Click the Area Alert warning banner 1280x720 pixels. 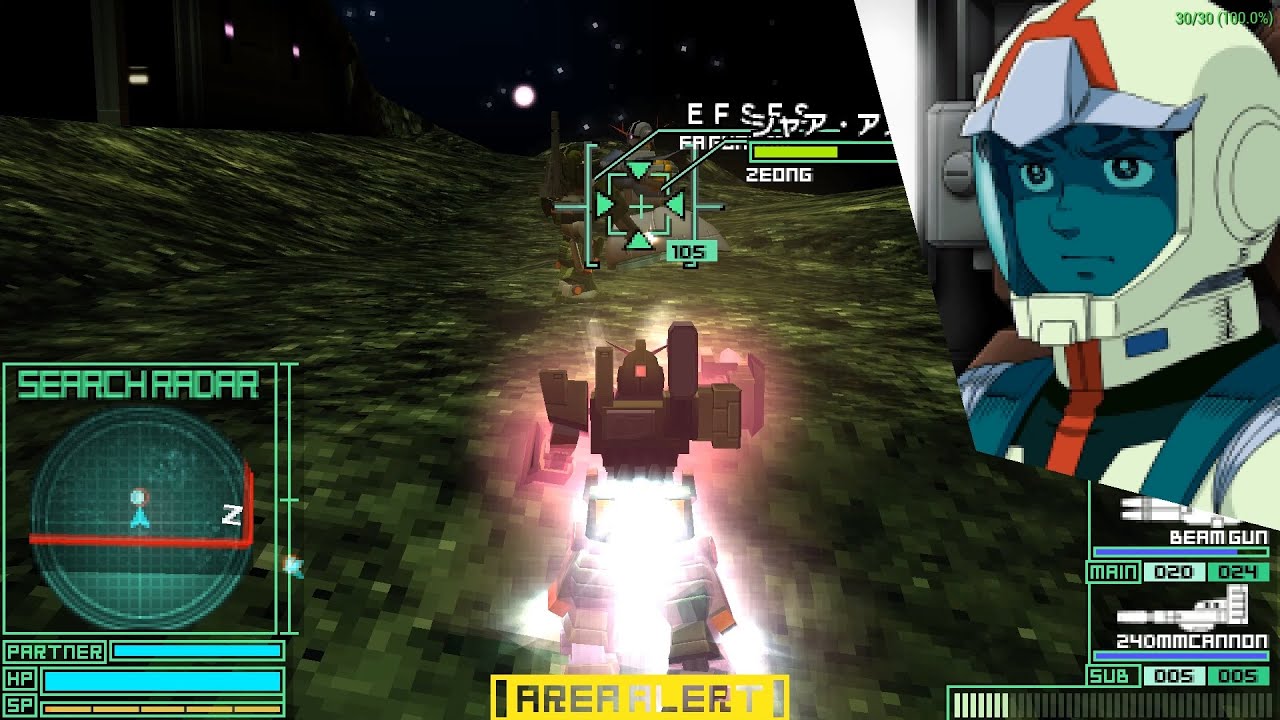point(640,697)
